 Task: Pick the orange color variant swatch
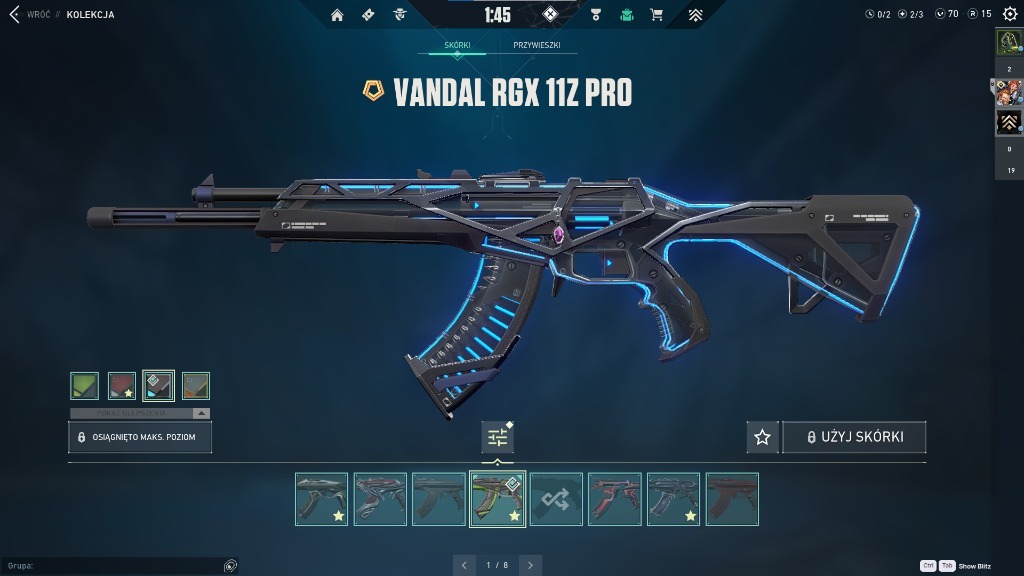pyautogui.click(x=196, y=386)
